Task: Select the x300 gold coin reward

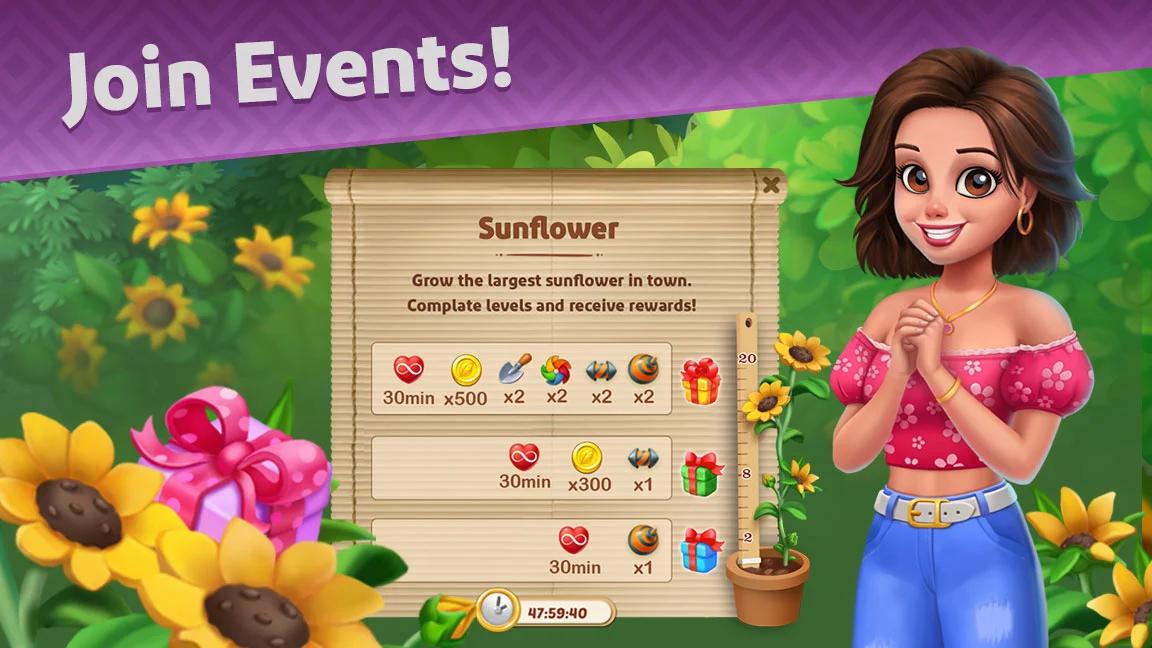Action: click(x=588, y=459)
